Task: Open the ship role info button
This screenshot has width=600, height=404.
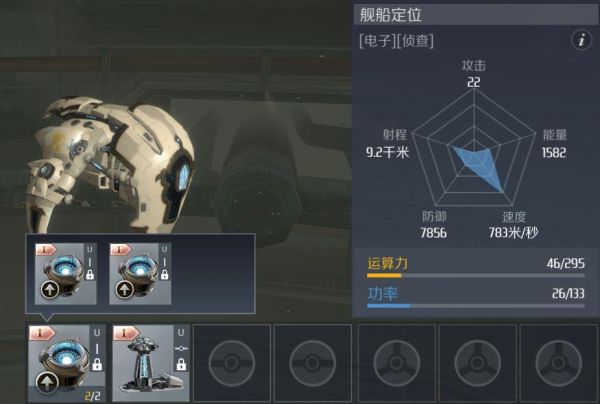Action: tap(580, 40)
